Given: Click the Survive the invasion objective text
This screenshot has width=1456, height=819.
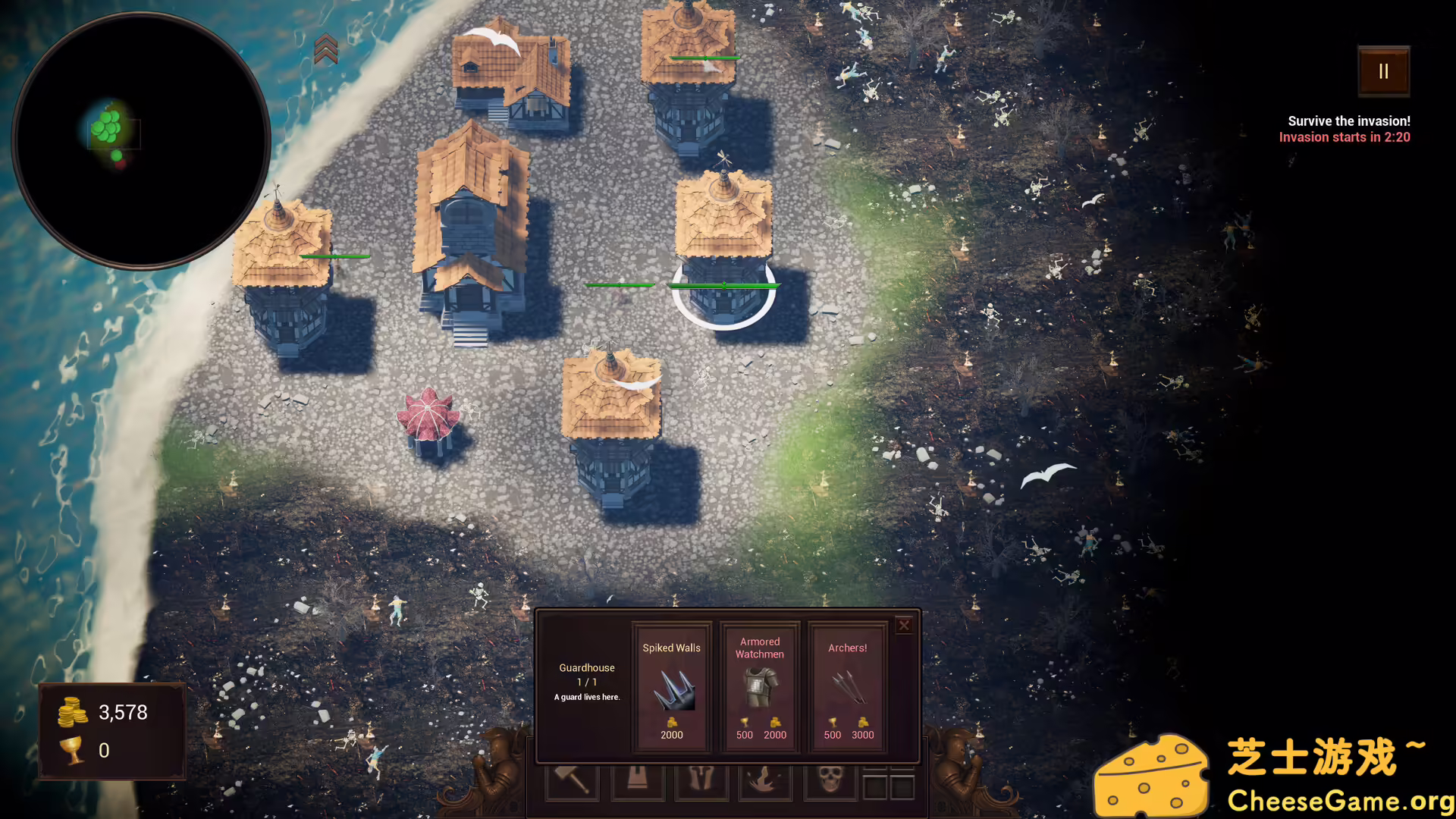Looking at the screenshot, I should [1348, 121].
